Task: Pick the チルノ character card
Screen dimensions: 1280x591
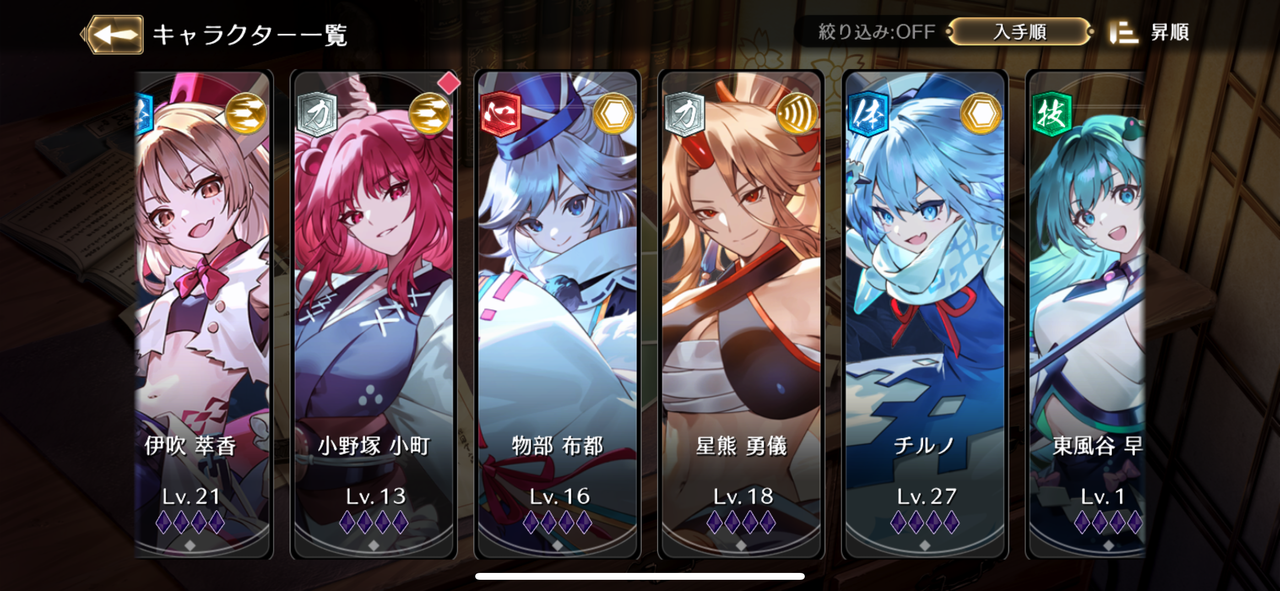Action: (925, 310)
